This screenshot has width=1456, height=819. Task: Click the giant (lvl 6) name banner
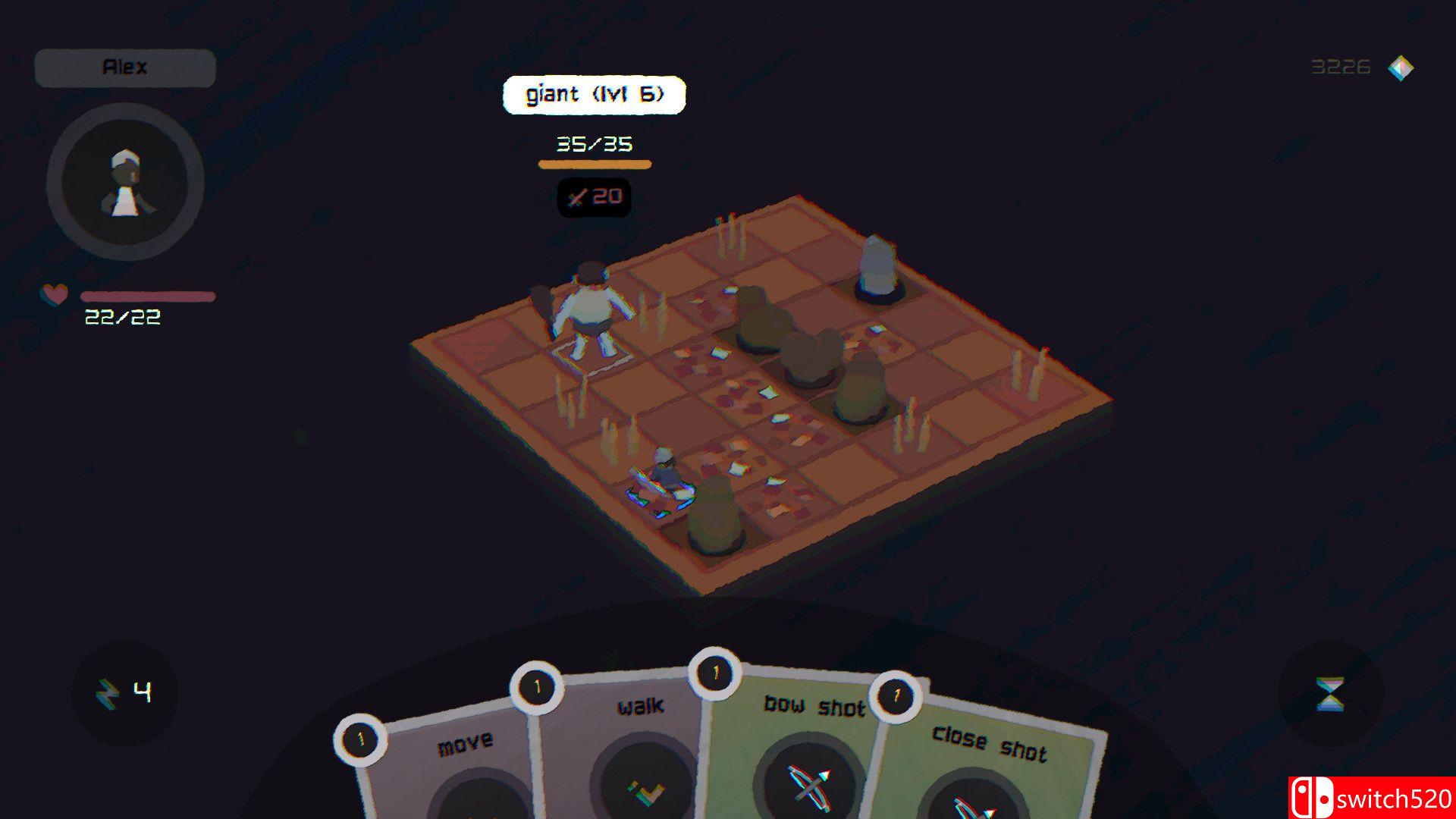click(595, 94)
